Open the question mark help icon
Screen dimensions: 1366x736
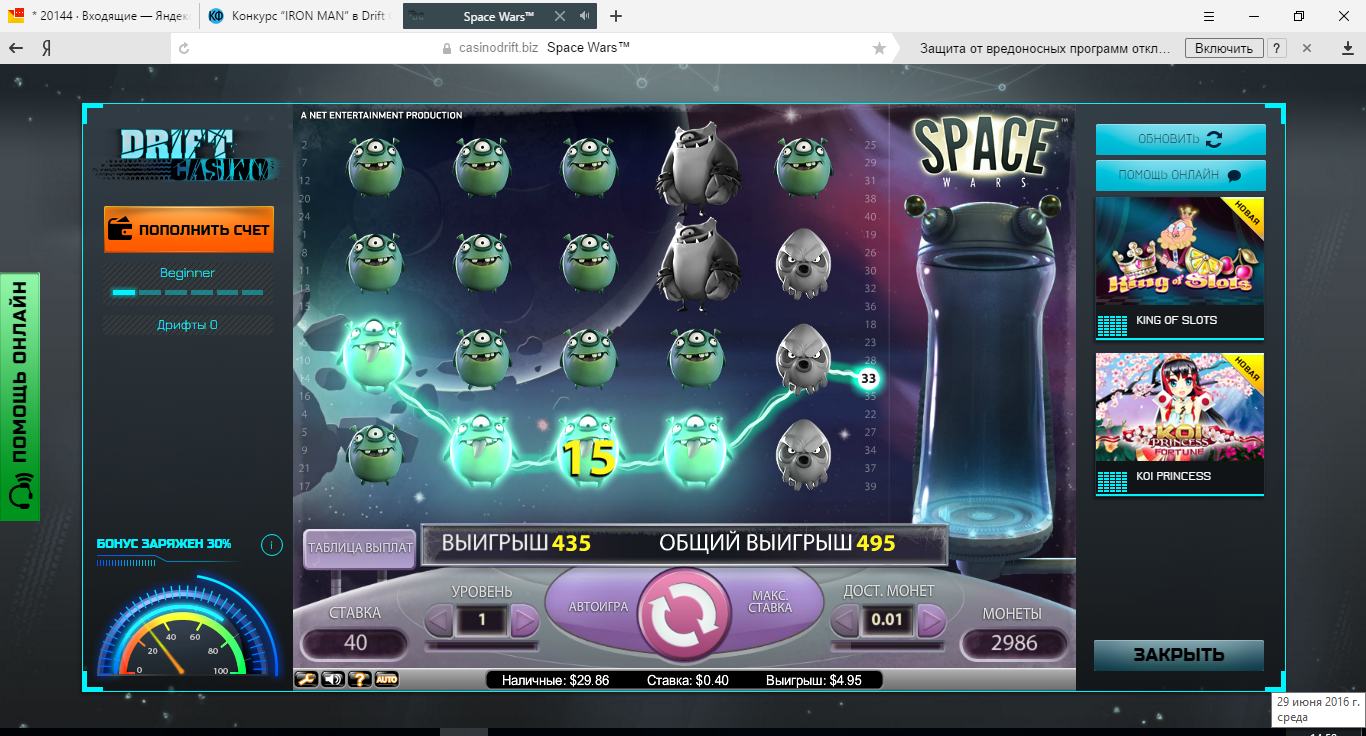pos(360,680)
